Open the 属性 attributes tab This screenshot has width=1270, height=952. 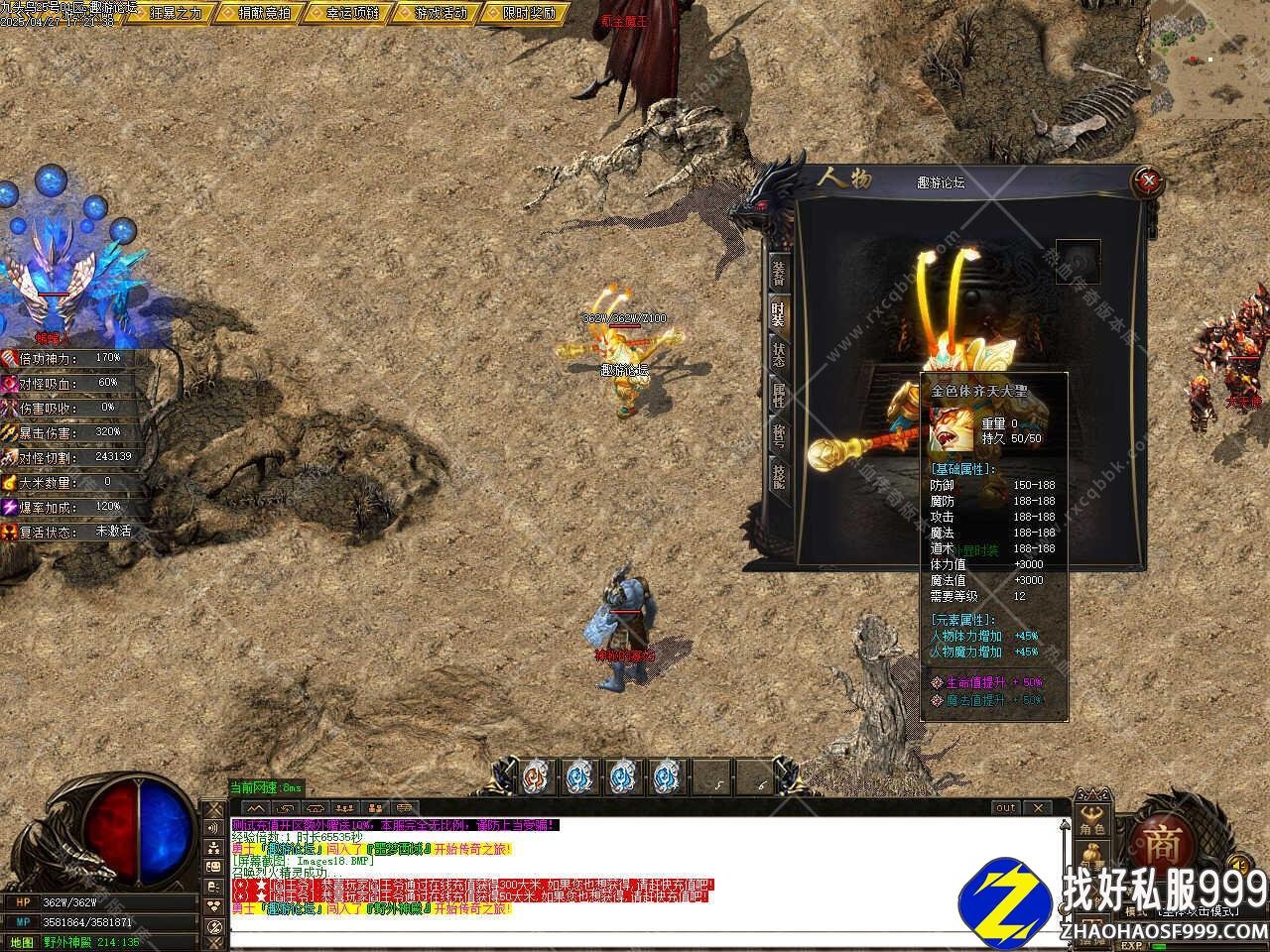[x=779, y=397]
